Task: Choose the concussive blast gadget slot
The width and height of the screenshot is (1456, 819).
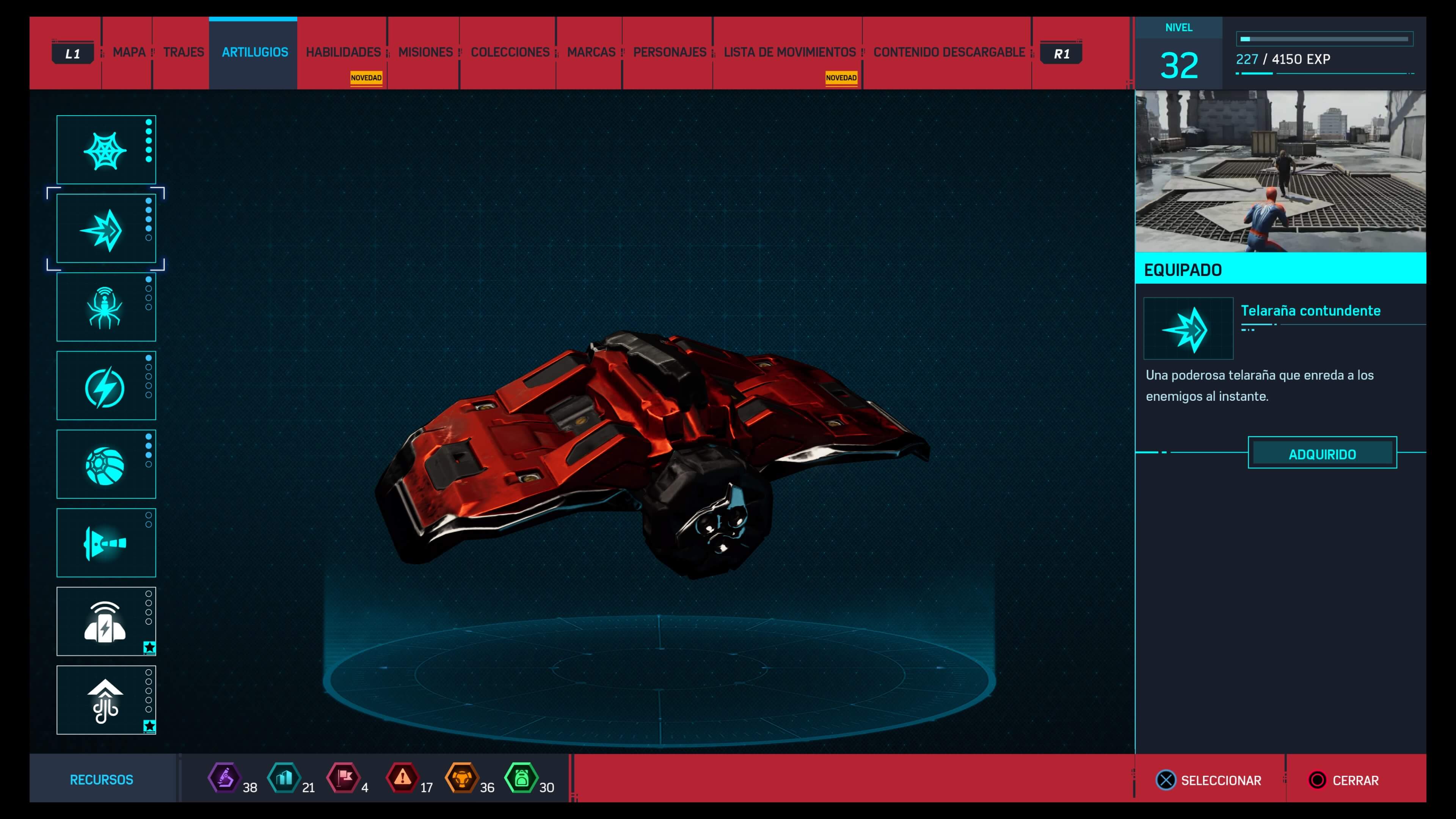Action: point(106,543)
